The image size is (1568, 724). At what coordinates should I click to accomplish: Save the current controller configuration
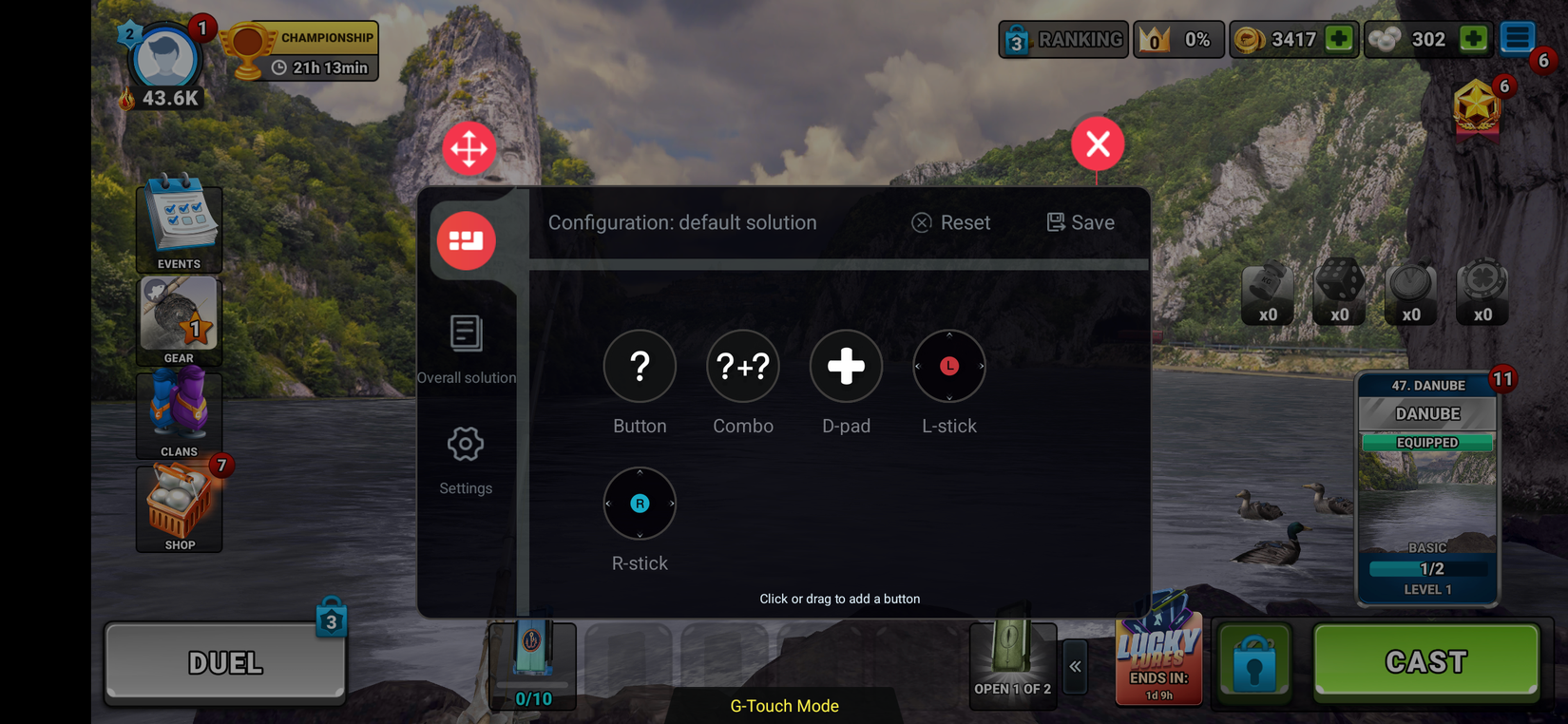(x=1080, y=222)
